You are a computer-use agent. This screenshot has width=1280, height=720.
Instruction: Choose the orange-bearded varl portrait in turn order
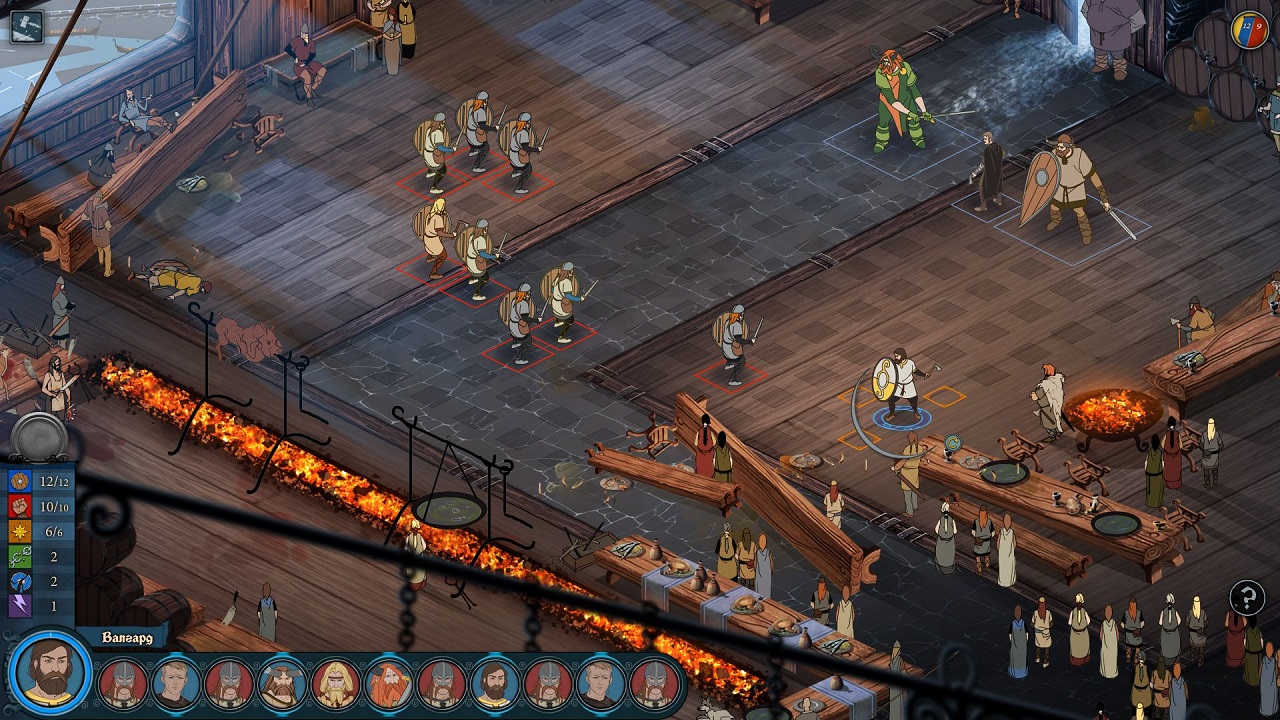tap(389, 684)
